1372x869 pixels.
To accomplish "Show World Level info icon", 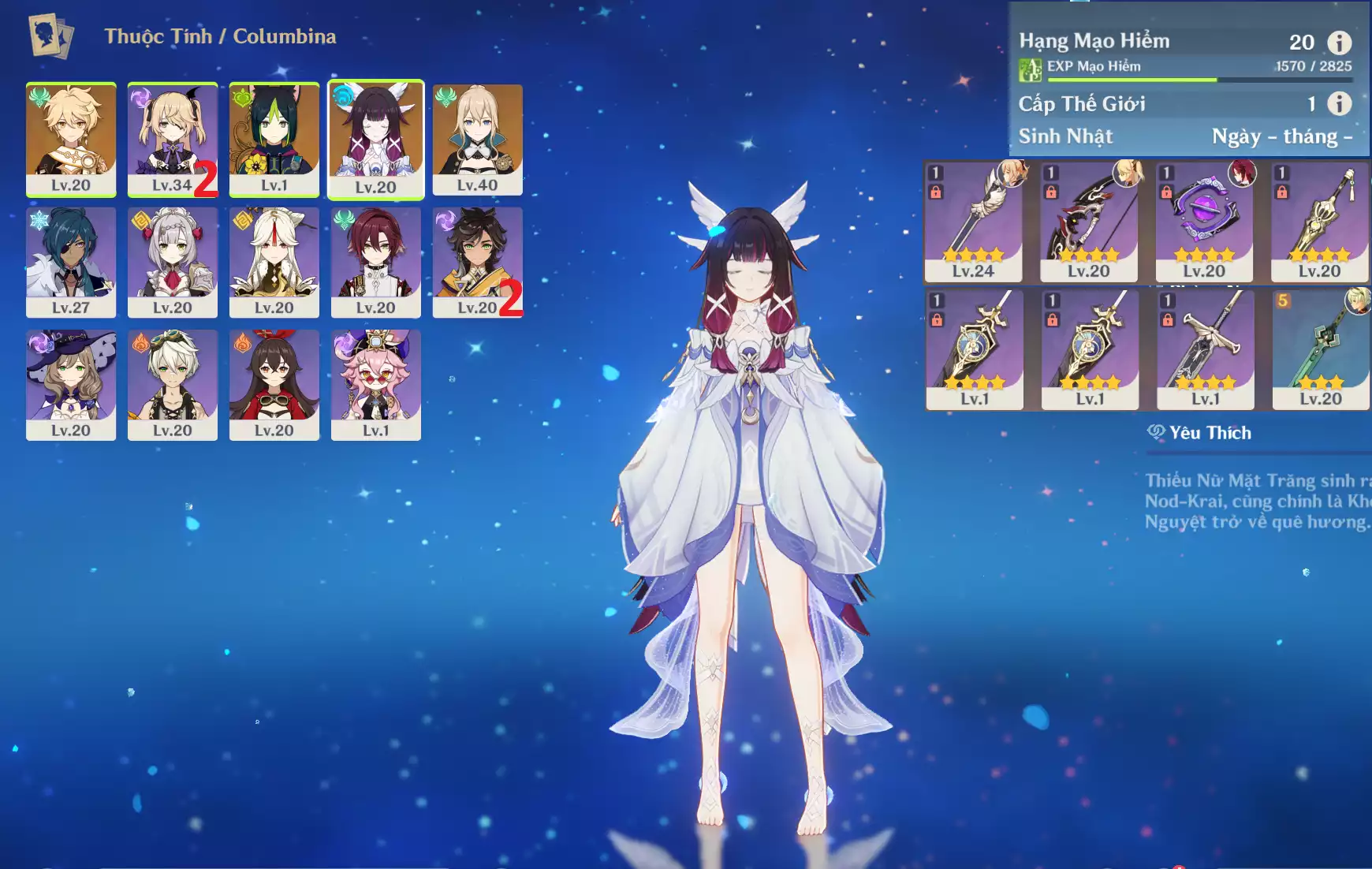I will (1339, 103).
